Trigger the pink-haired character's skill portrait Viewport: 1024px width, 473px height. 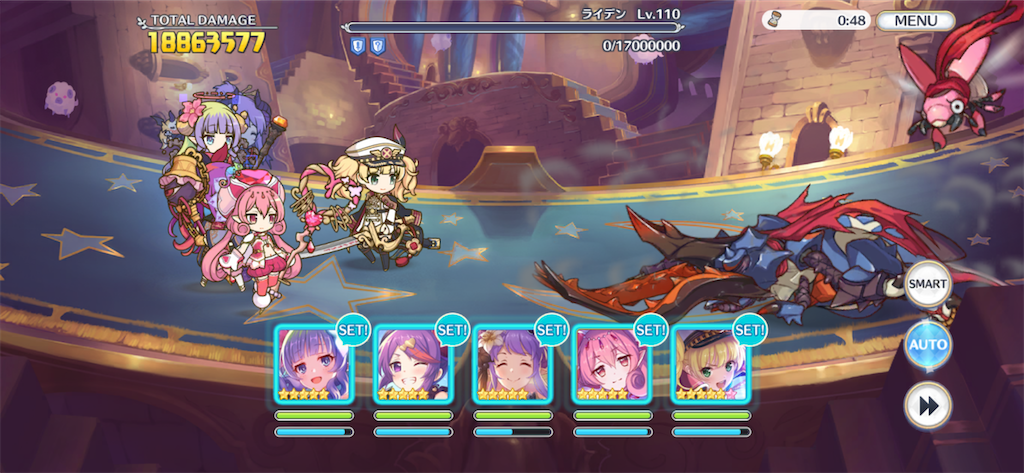click(612, 363)
